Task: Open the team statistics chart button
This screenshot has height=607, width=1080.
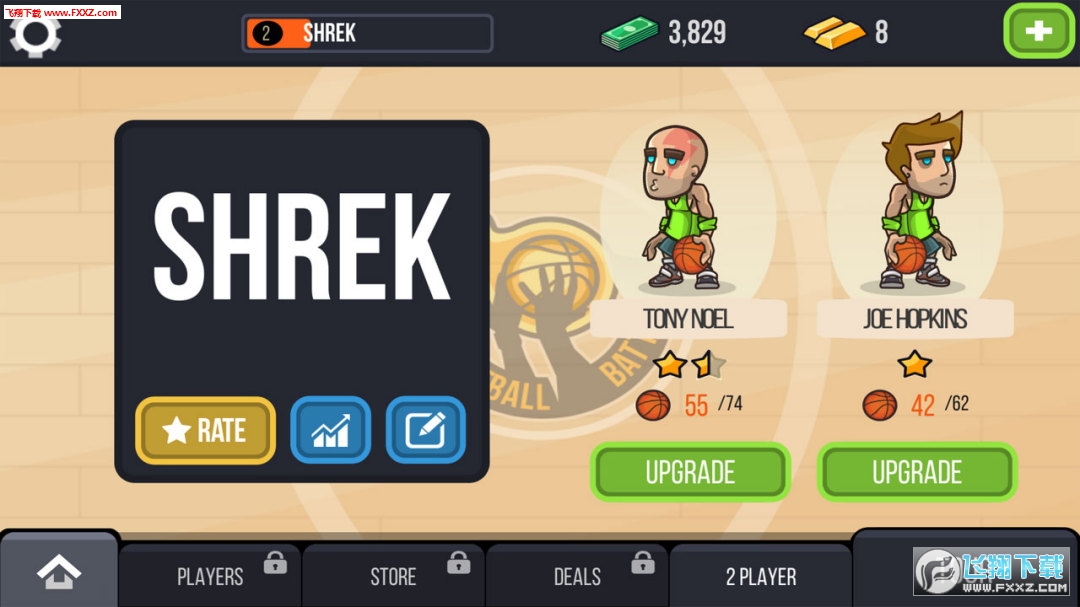Action: pos(330,430)
